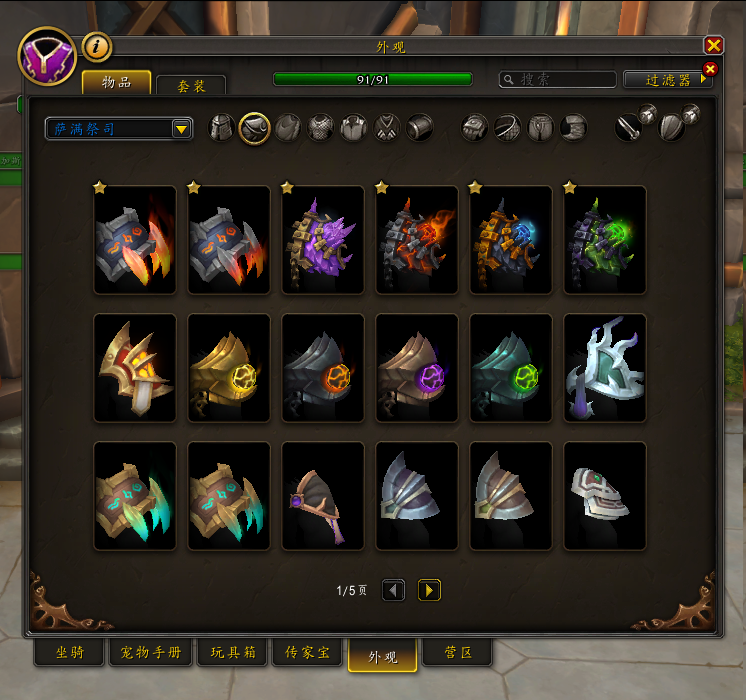Image resolution: width=746 pixels, height=700 pixels.
Task: Click the 搜索 search box
Action: pos(558,79)
